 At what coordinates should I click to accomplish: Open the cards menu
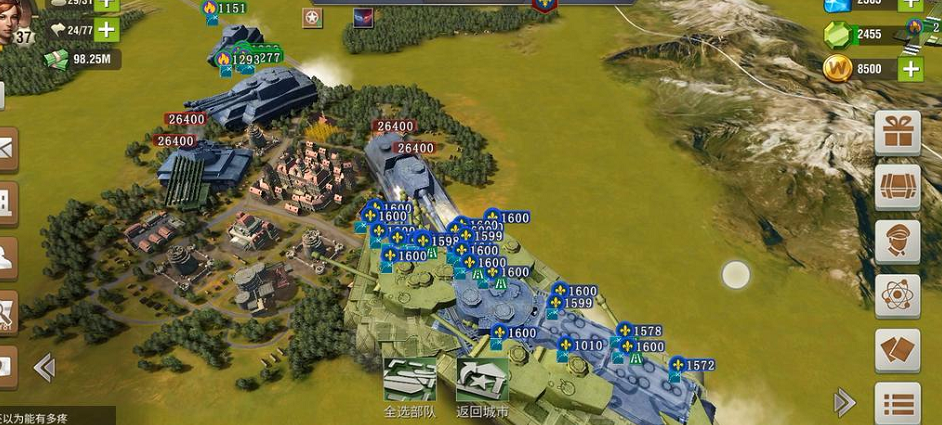point(897,350)
